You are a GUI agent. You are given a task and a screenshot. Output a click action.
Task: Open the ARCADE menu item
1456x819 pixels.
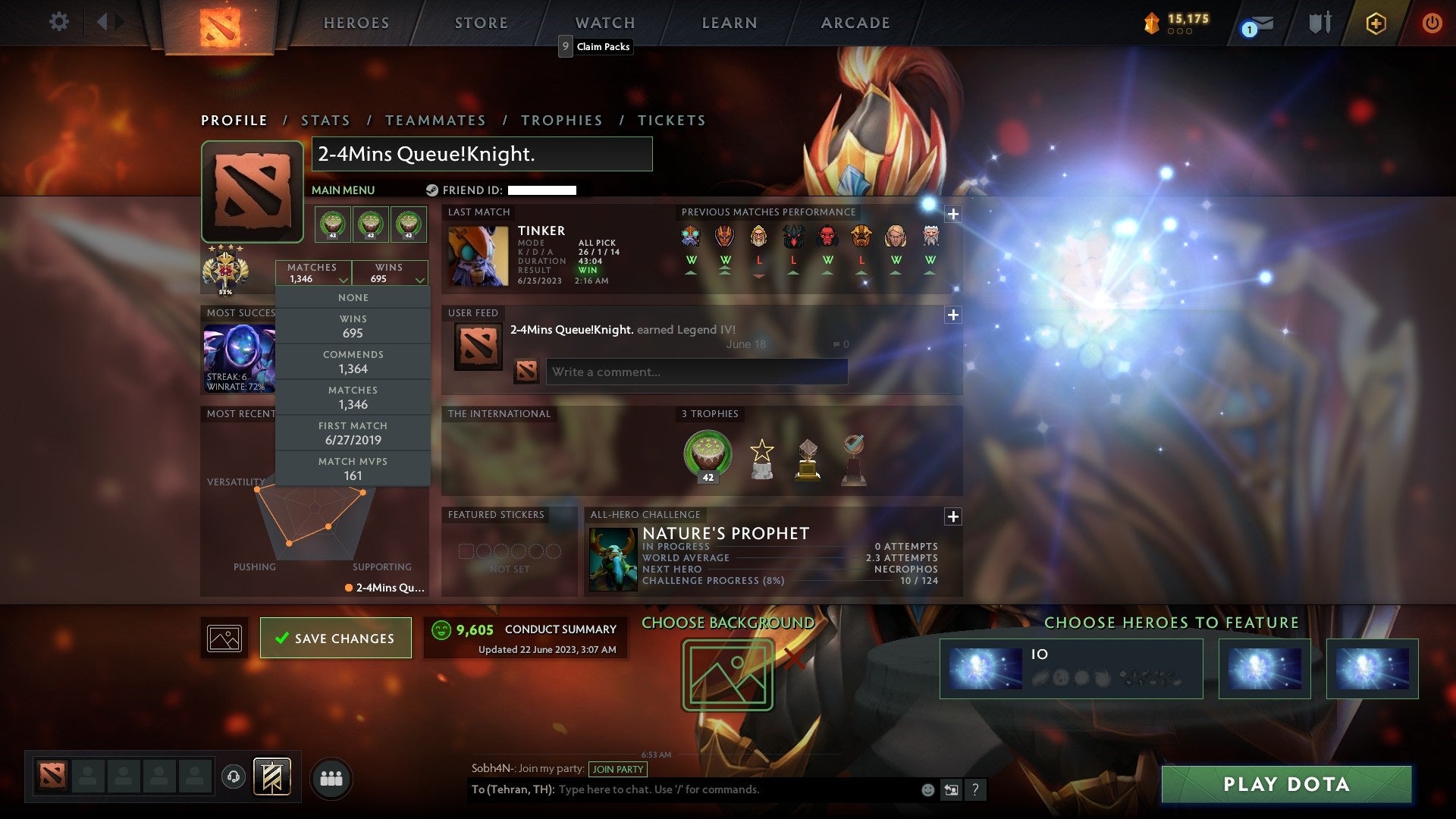854,23
